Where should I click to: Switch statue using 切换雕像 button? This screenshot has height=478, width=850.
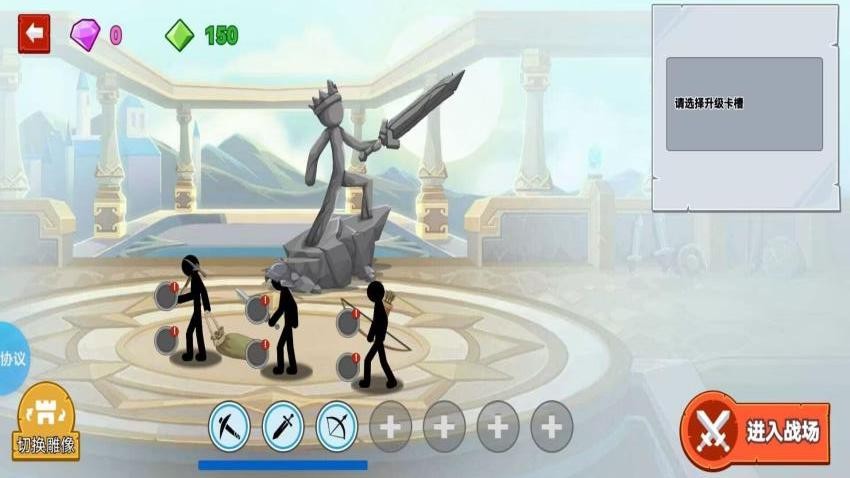click(47, 424)
